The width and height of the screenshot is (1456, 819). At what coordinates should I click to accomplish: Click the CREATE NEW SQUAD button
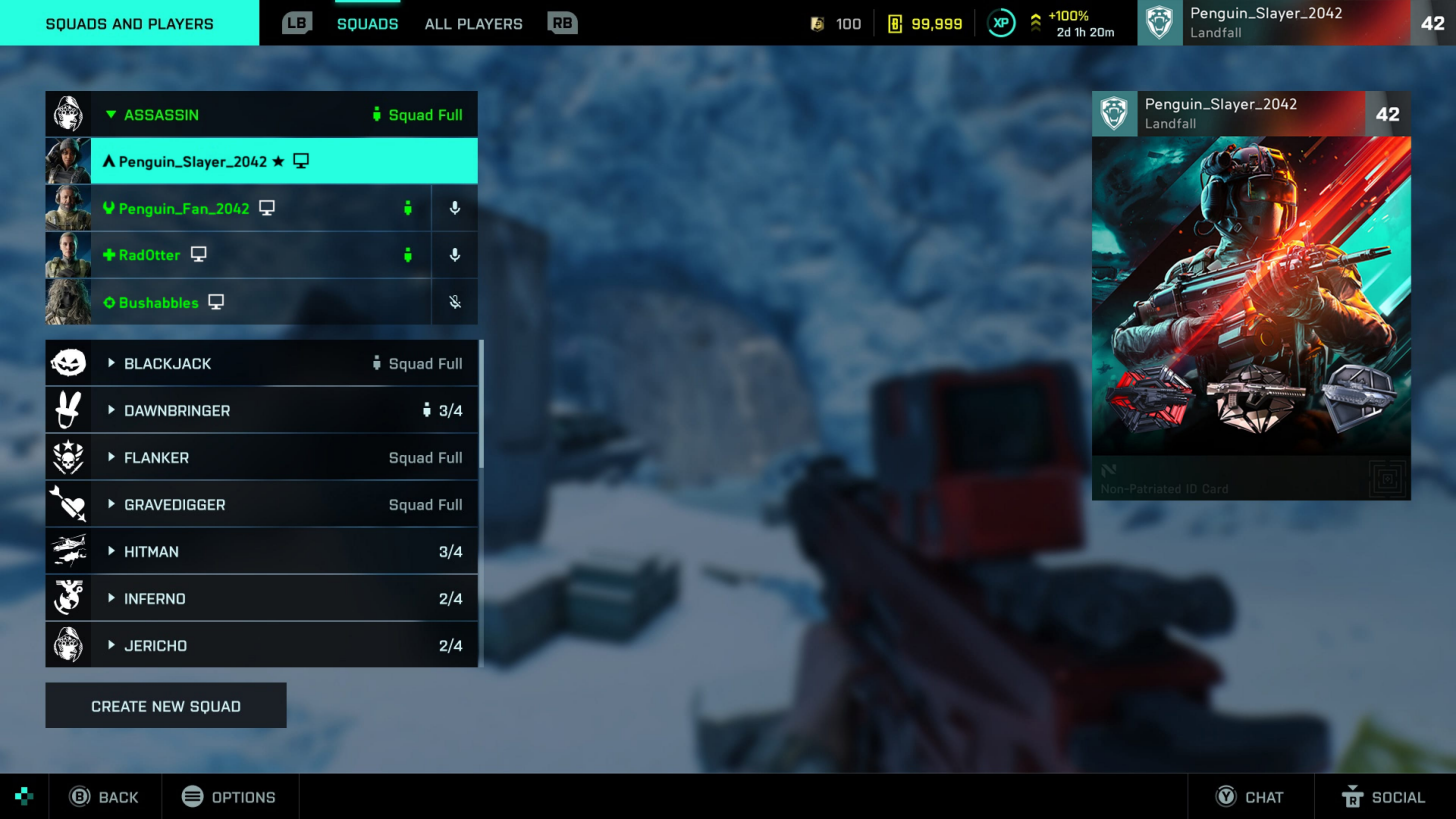pyautogui.click(x=165, y=705)
